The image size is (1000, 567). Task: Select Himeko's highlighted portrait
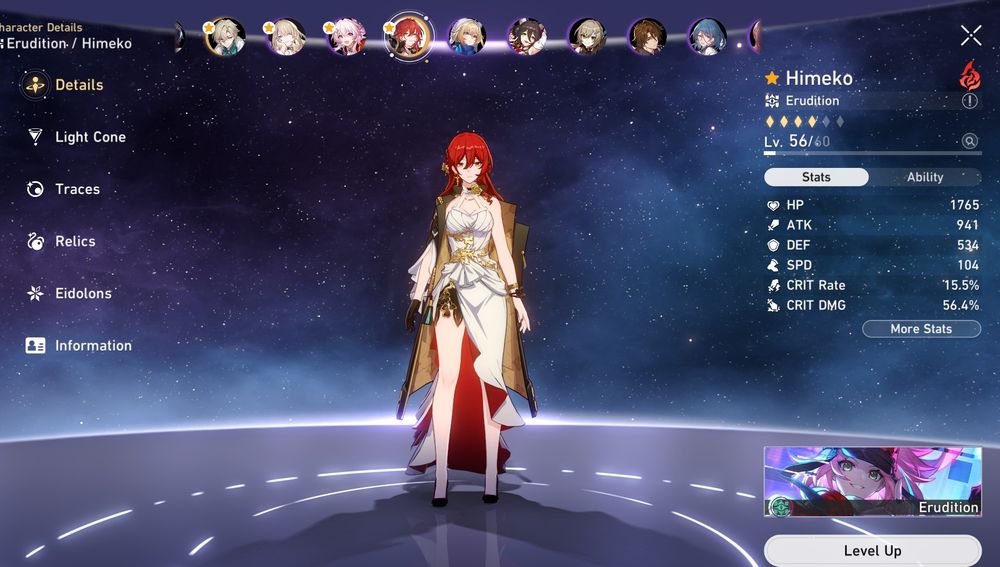click(x=407, y=37)
